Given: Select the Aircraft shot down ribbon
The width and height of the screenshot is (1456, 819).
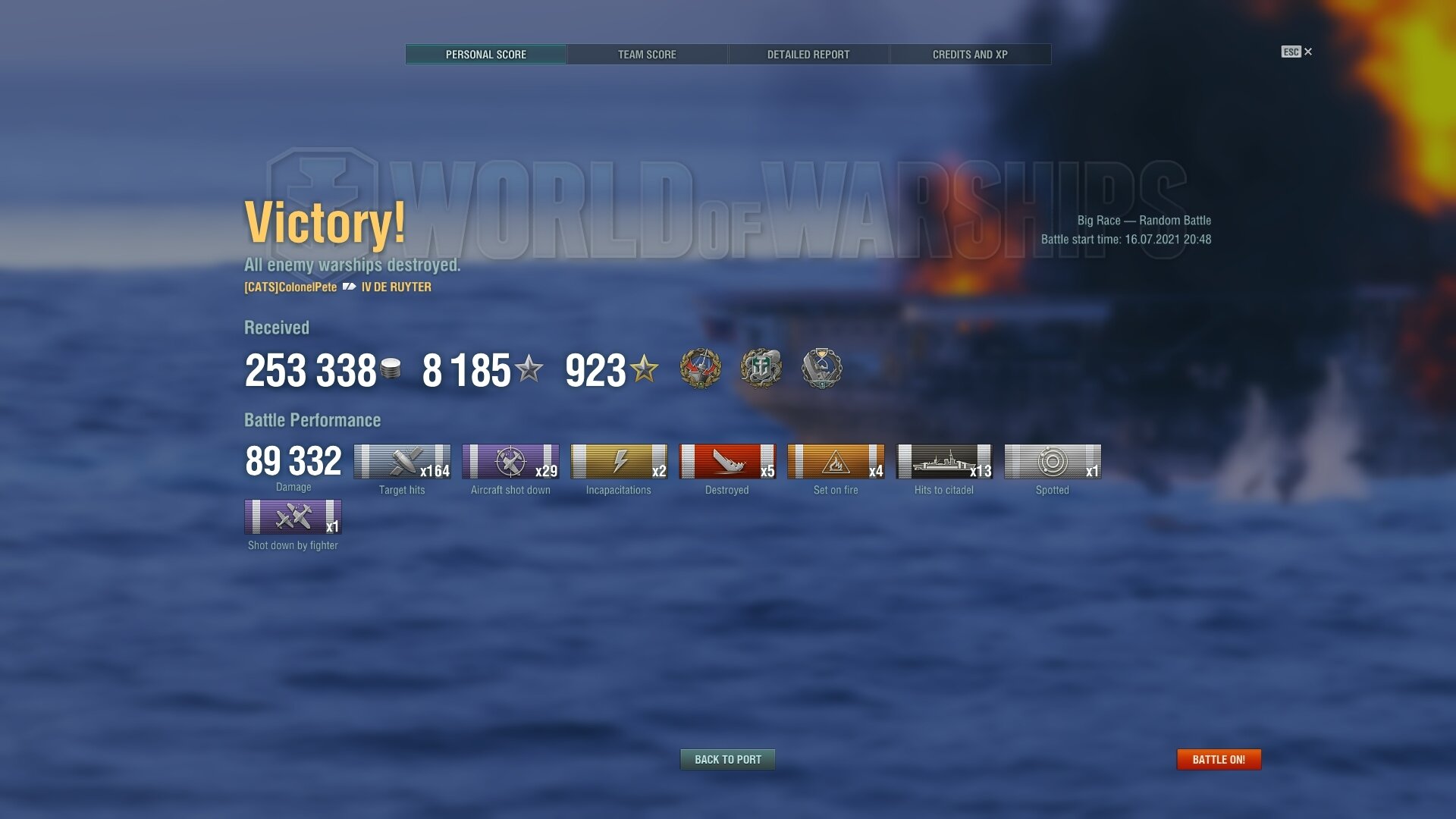Looking at the screenshot, I should click(x=510, y=461).
